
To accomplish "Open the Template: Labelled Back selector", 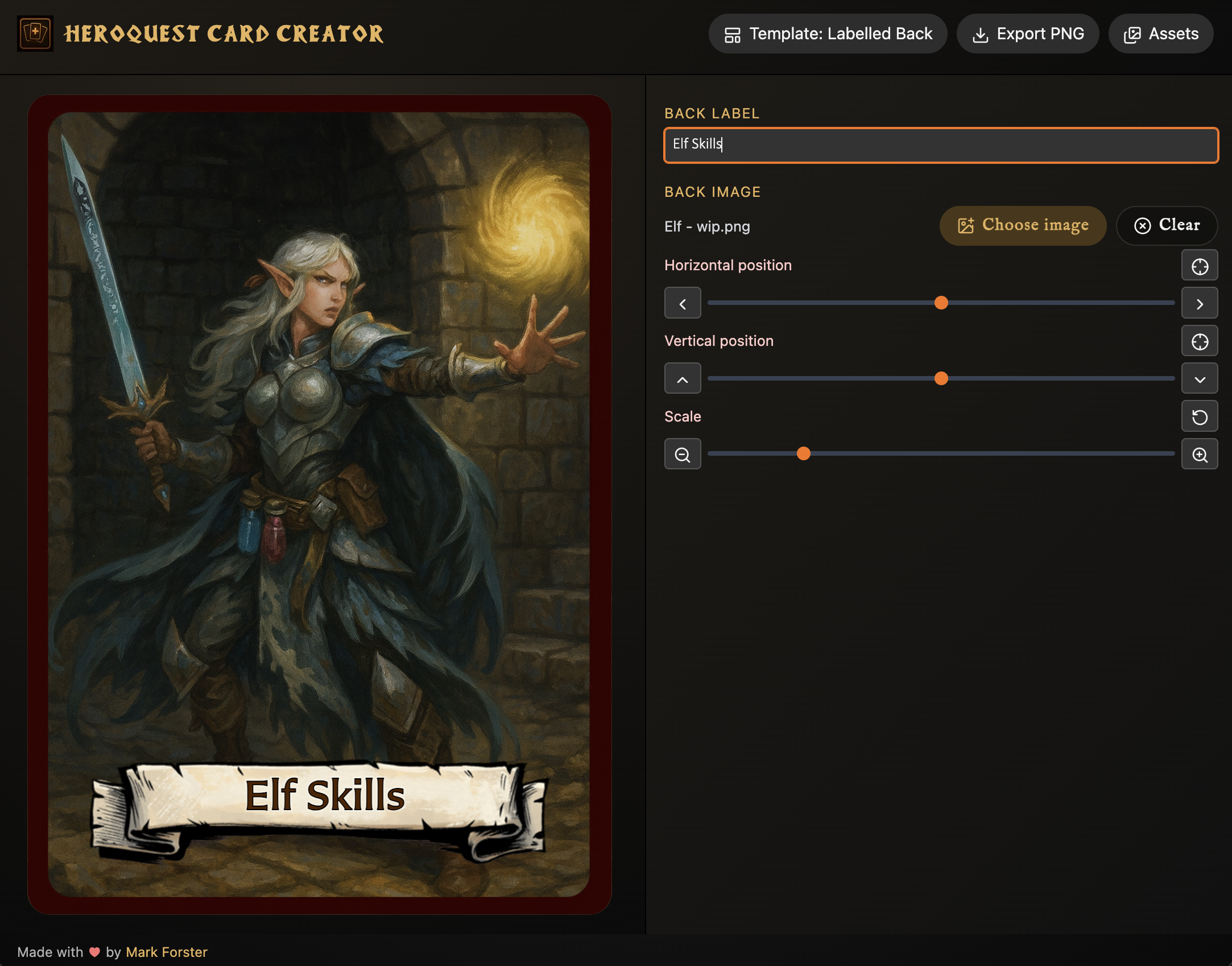I will 828,34.
